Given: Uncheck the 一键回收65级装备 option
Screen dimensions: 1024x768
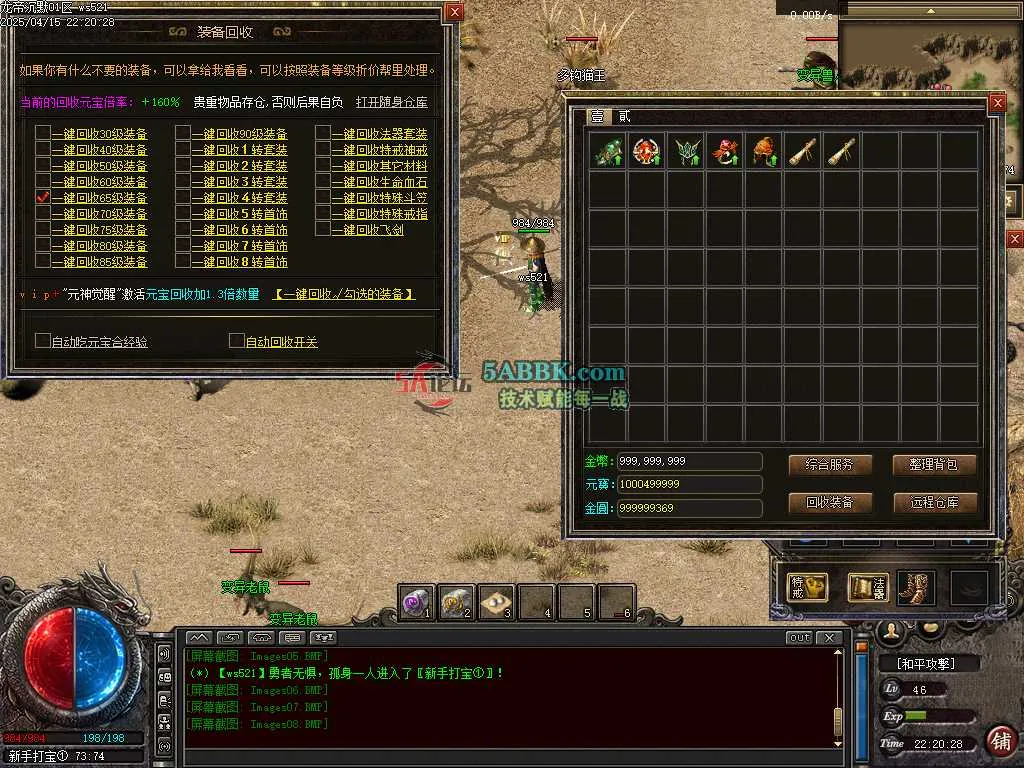Looking at the screenshot, I should pos(43,198).
